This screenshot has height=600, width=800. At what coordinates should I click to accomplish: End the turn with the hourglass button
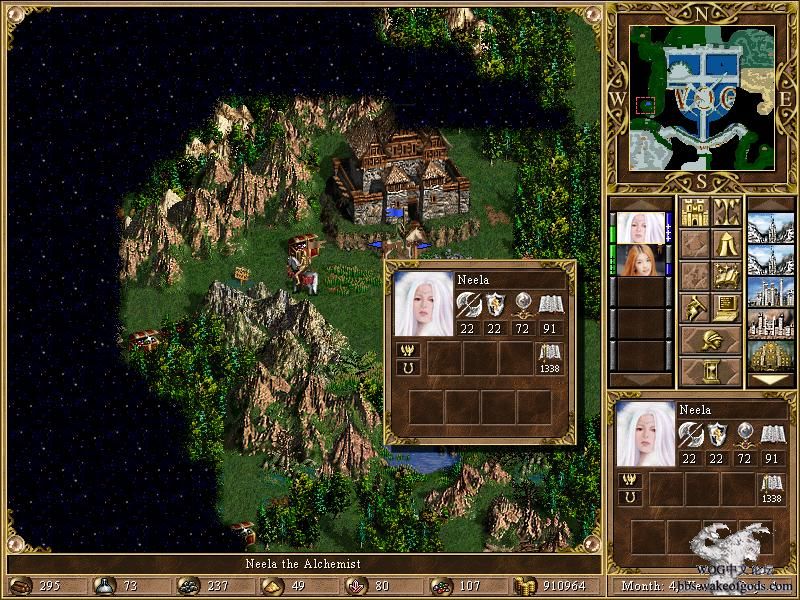[x=710, y=371]
